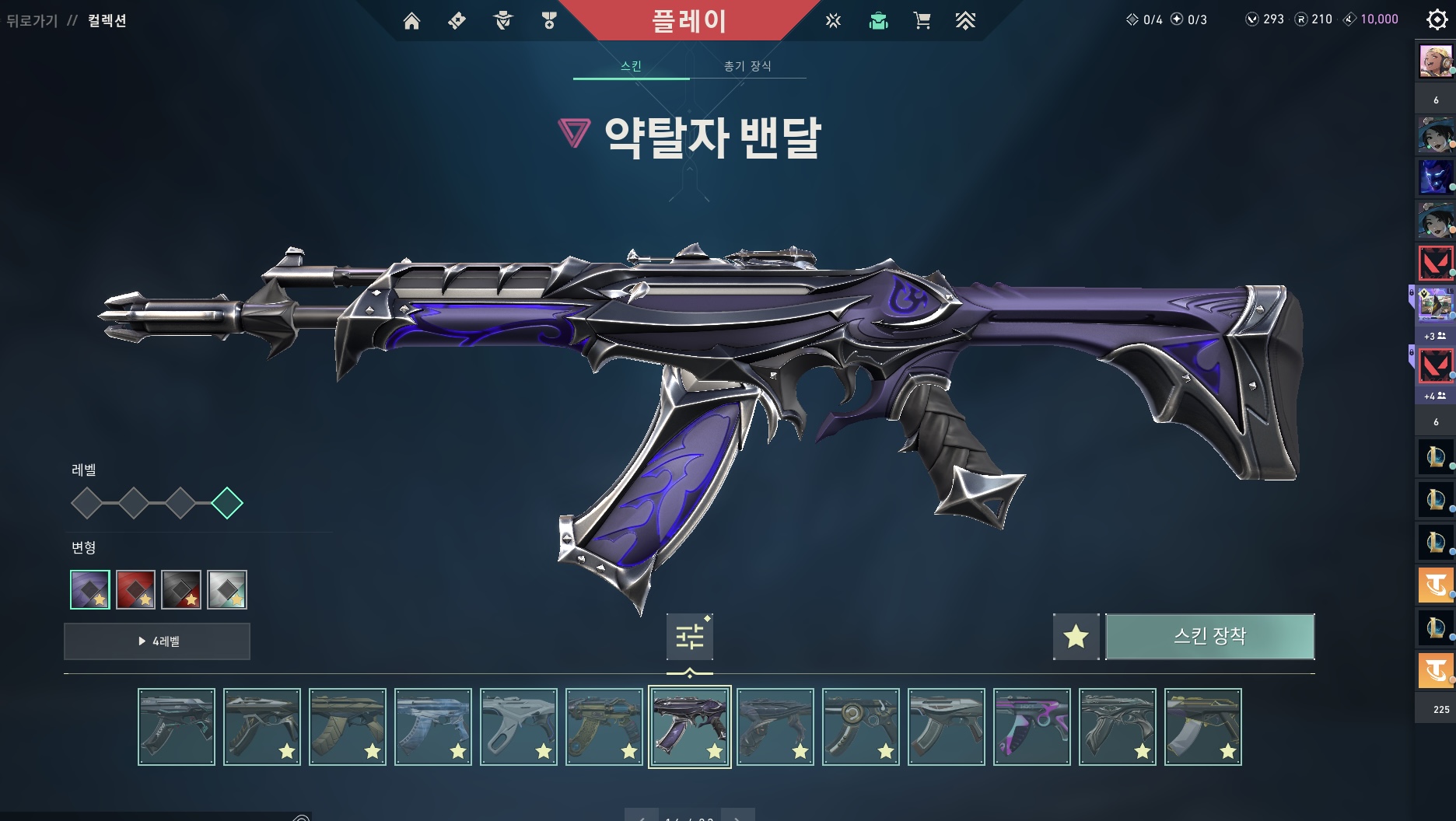Open the store shopping cart

click(922, 21)
